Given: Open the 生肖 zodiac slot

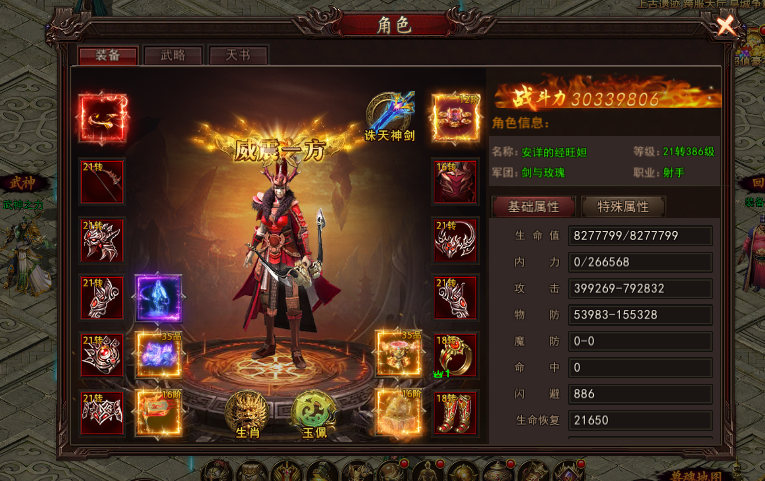Looking at the screenshot, I should pyautogui.click(x=246, y=412).
